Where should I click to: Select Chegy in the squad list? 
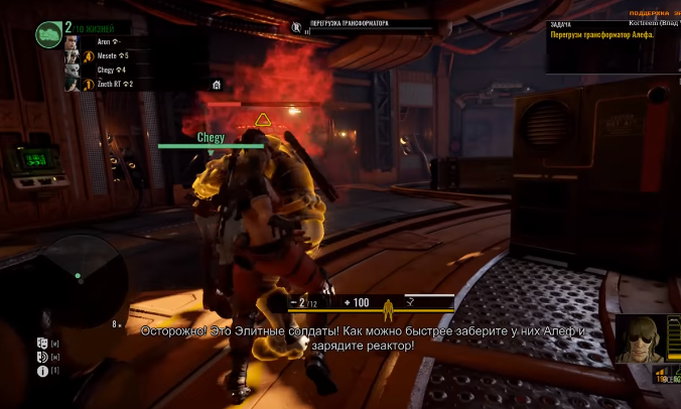[103, 71]
